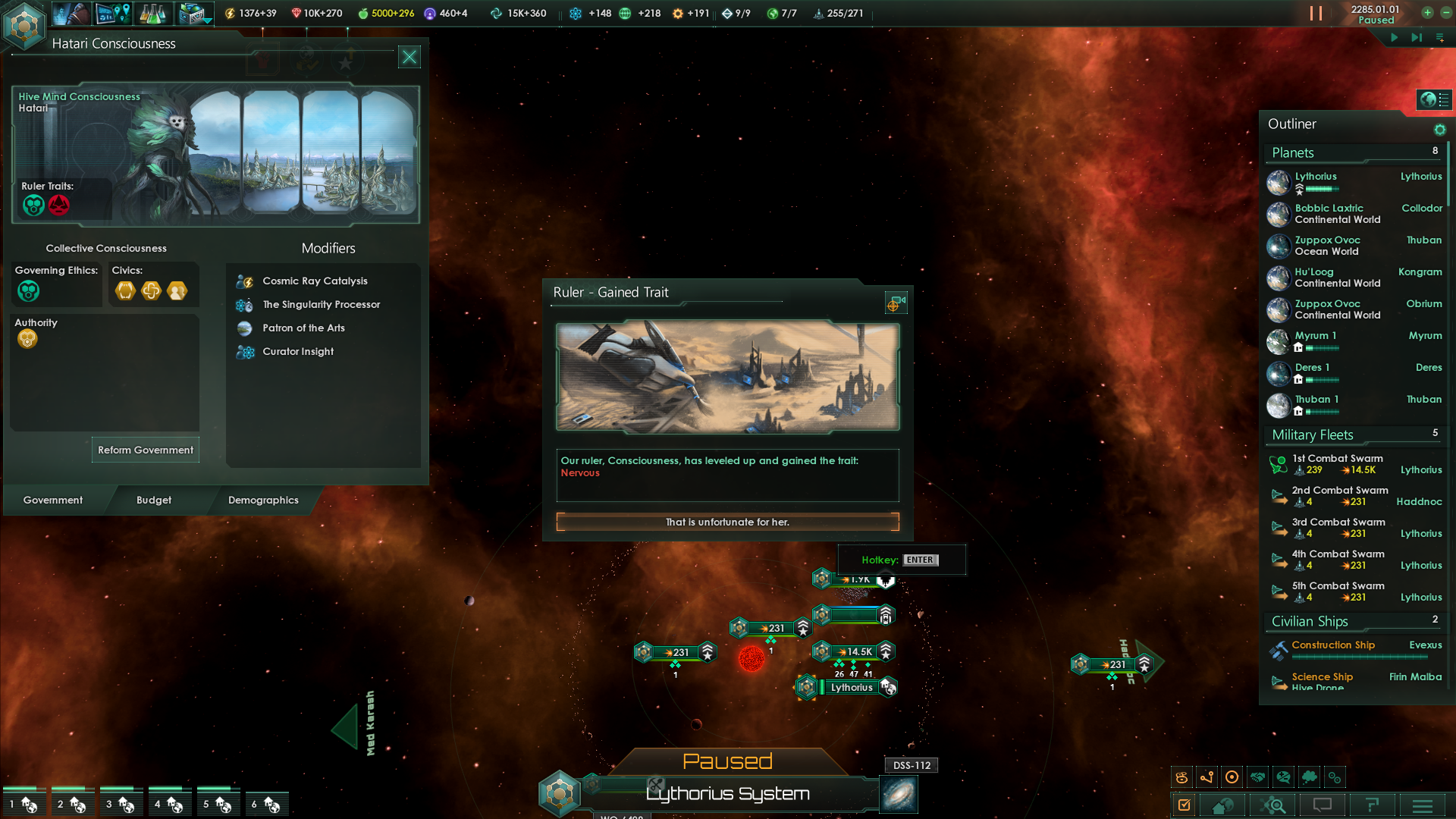Open the main menu hamburger button
This screenshot has width=1456, height=819.
coord(1423,805)
